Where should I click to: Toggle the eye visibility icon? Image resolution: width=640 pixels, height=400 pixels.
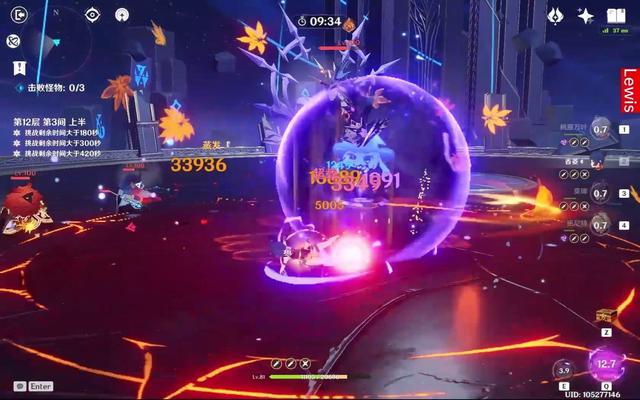(x=92, y=15)
